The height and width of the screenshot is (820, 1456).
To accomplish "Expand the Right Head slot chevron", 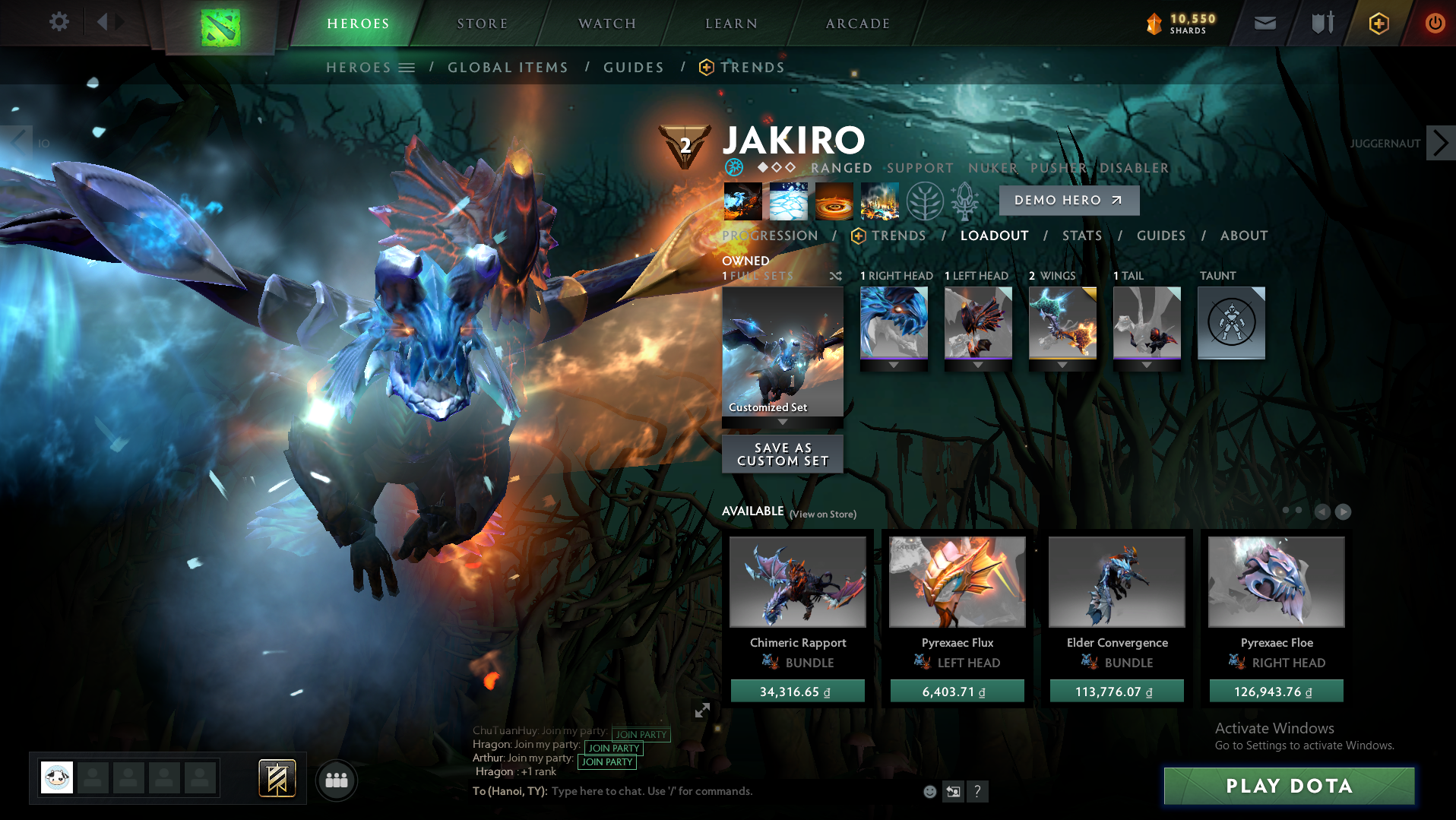I will [893, 364].
